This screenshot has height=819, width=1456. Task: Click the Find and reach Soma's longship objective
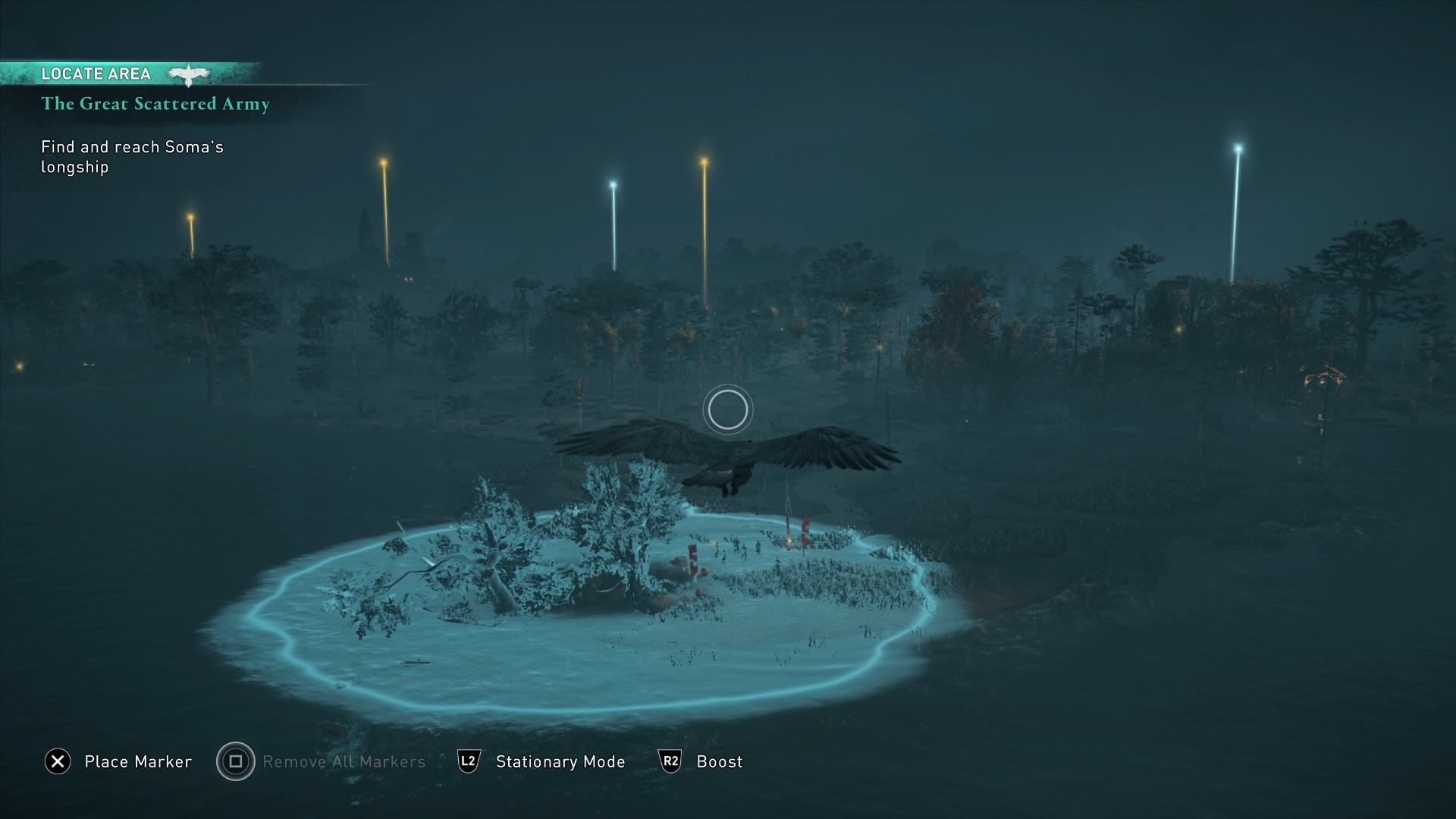pyautogui.click(x=132, y=157)
